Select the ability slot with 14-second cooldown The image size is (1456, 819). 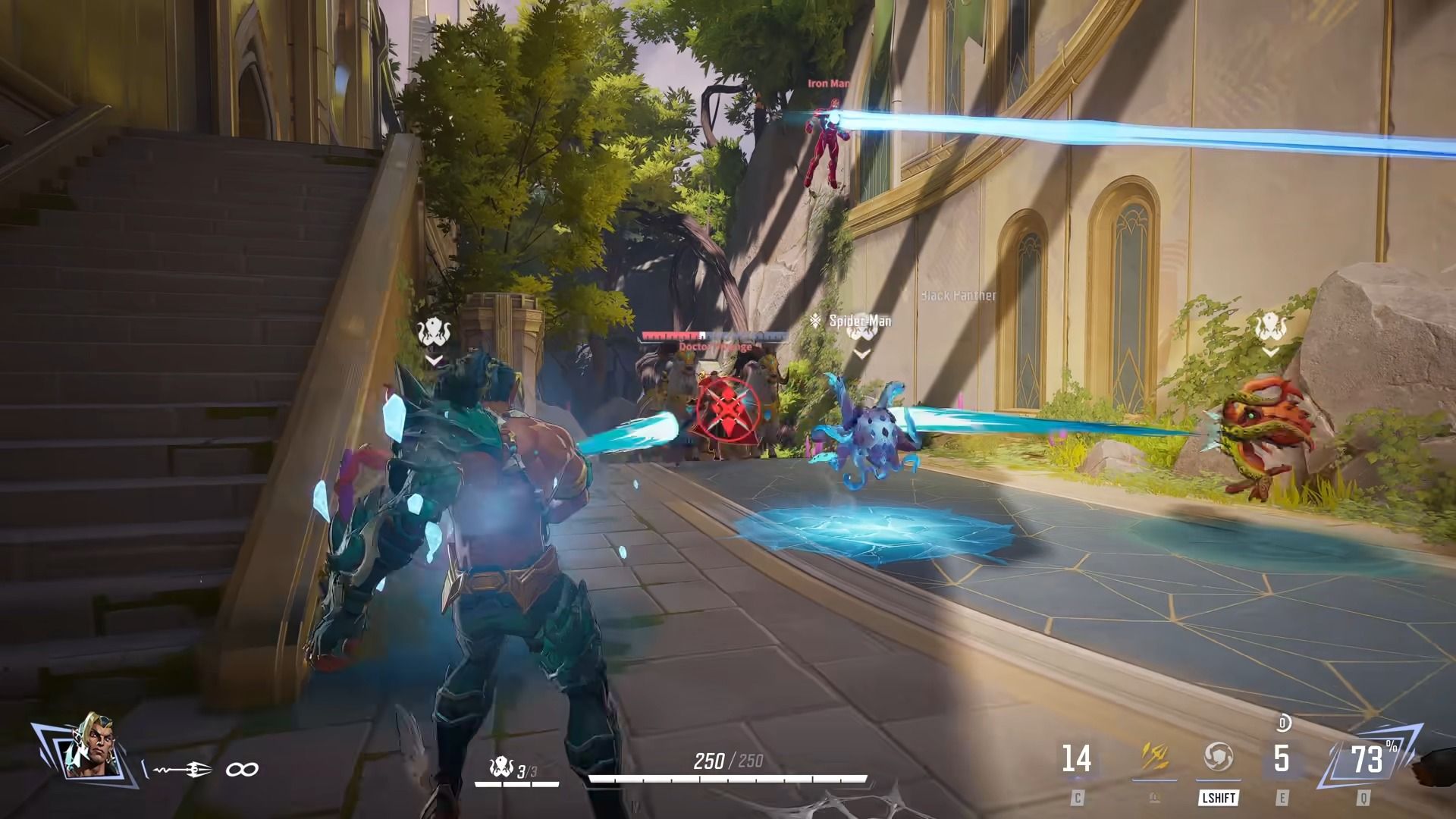tap(1076, 759)
